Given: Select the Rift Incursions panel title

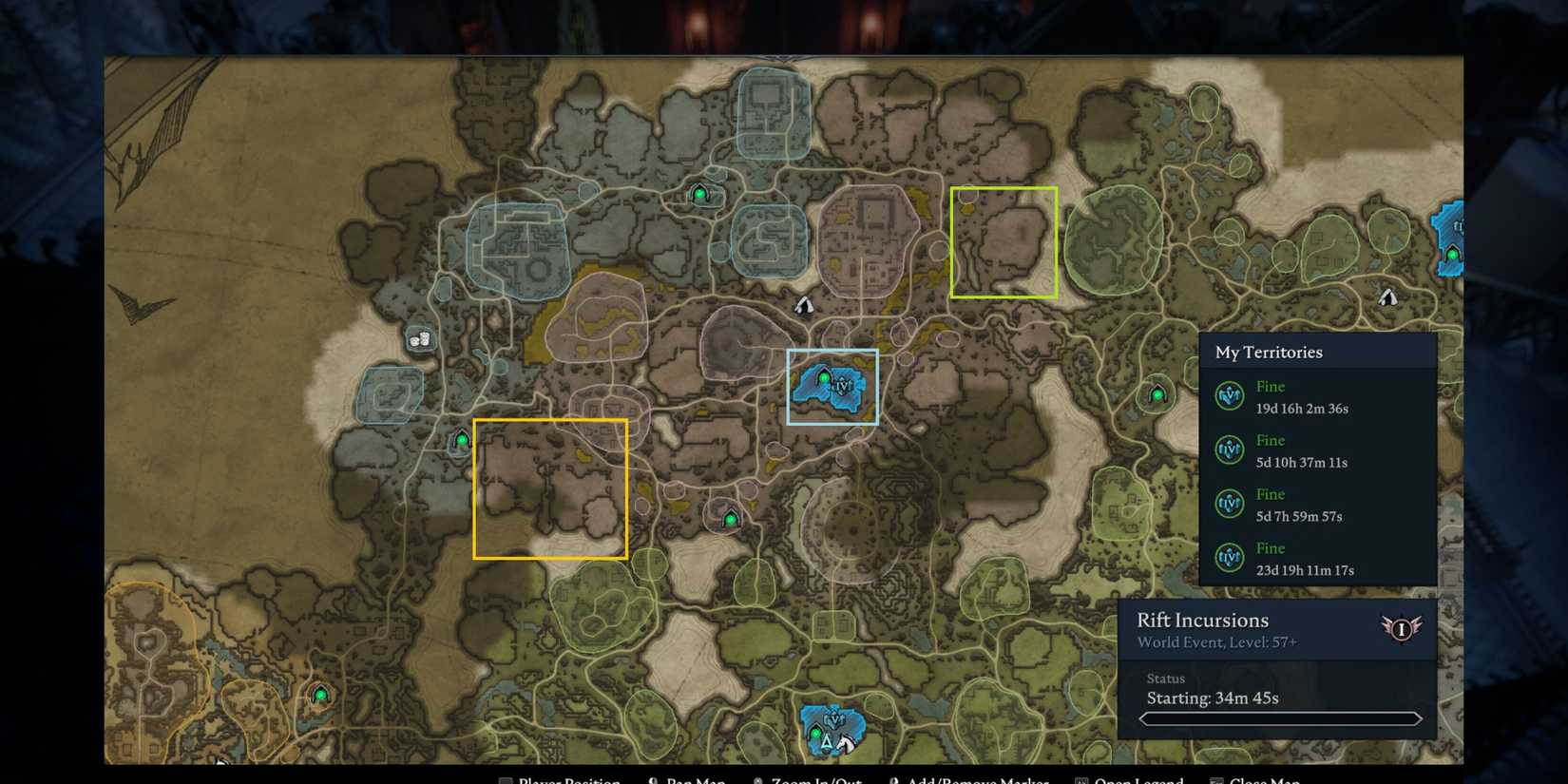Looking at the screenshot, I should [x=1202, y=620].
